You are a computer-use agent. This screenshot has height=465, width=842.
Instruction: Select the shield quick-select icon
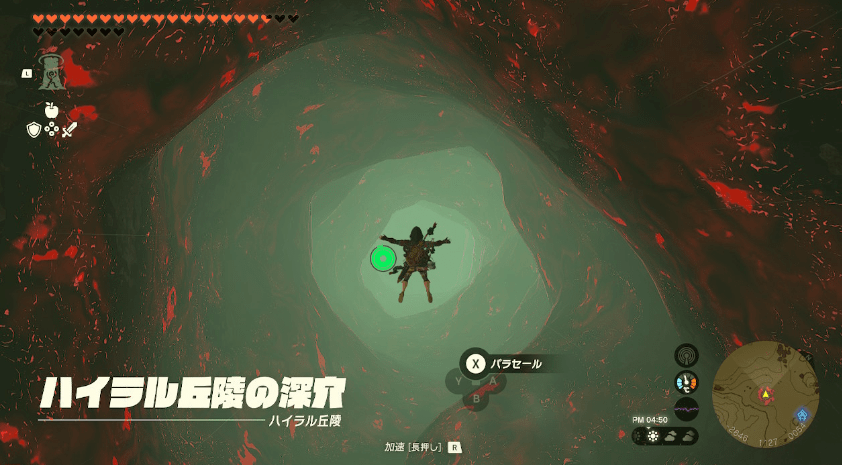pyautogui.click(x=33, y=130)
